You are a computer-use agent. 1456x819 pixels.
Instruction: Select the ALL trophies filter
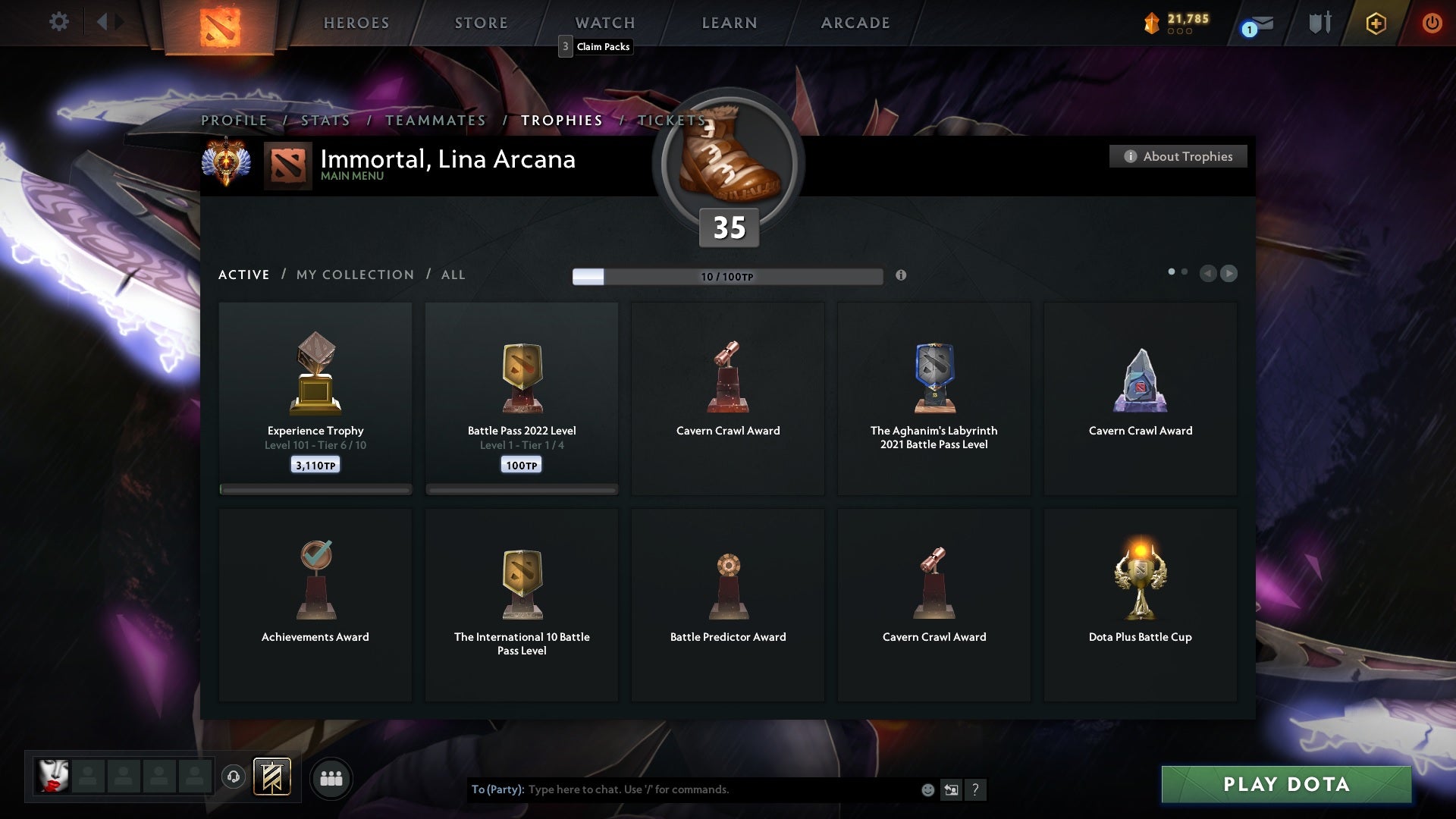453,275
